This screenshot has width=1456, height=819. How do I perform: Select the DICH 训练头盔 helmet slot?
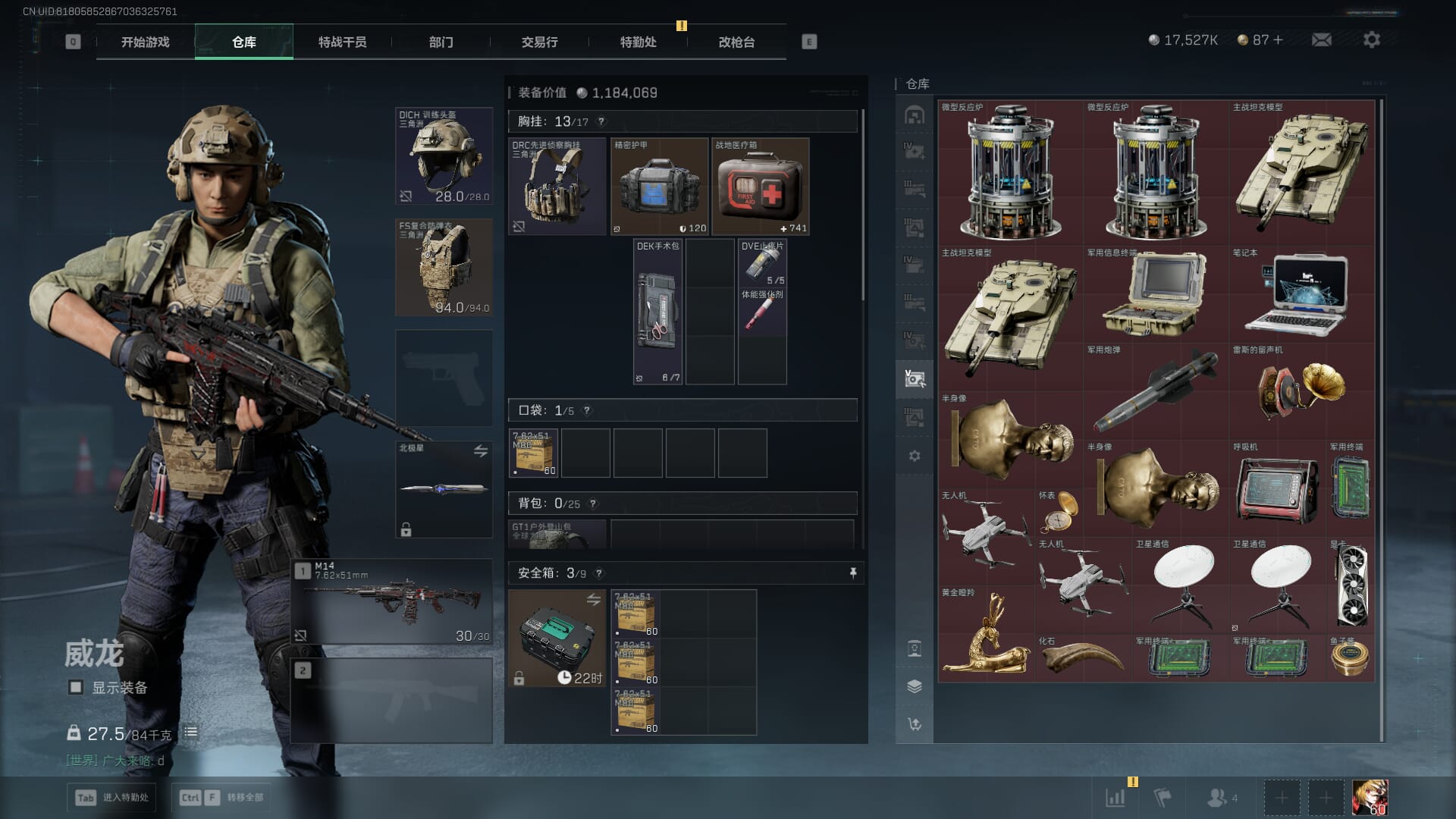[444, 156]
